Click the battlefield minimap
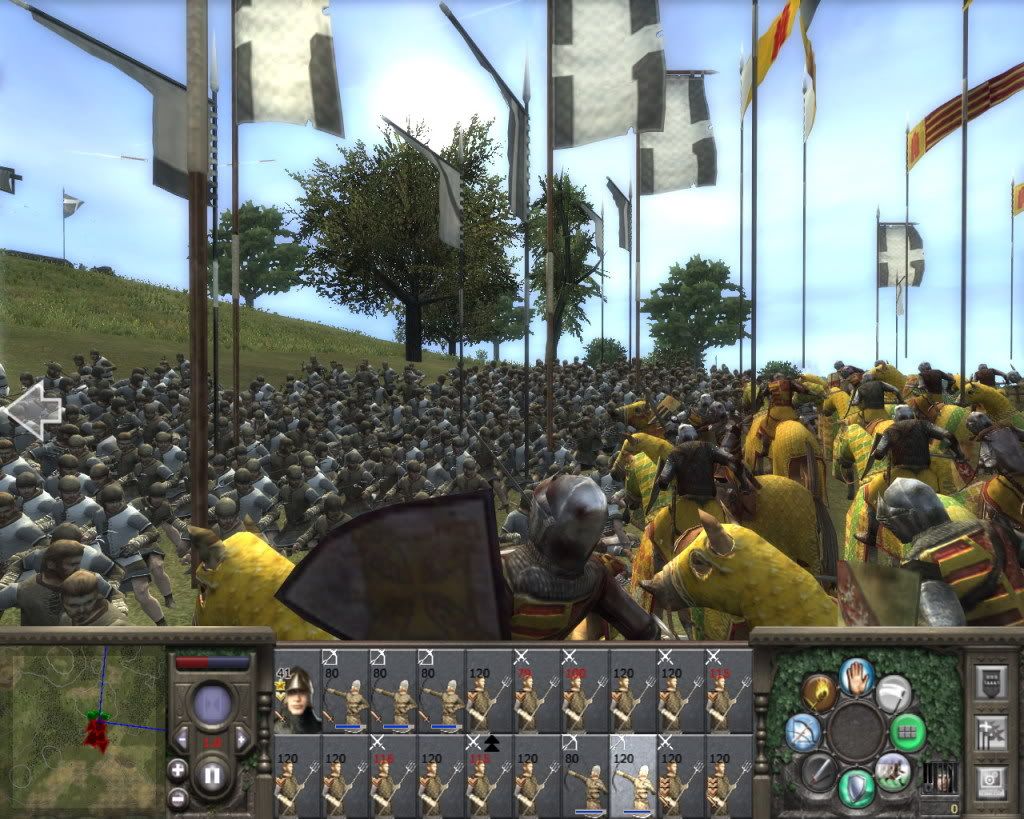Screen dimensions: 1024x819 point(83,727)
